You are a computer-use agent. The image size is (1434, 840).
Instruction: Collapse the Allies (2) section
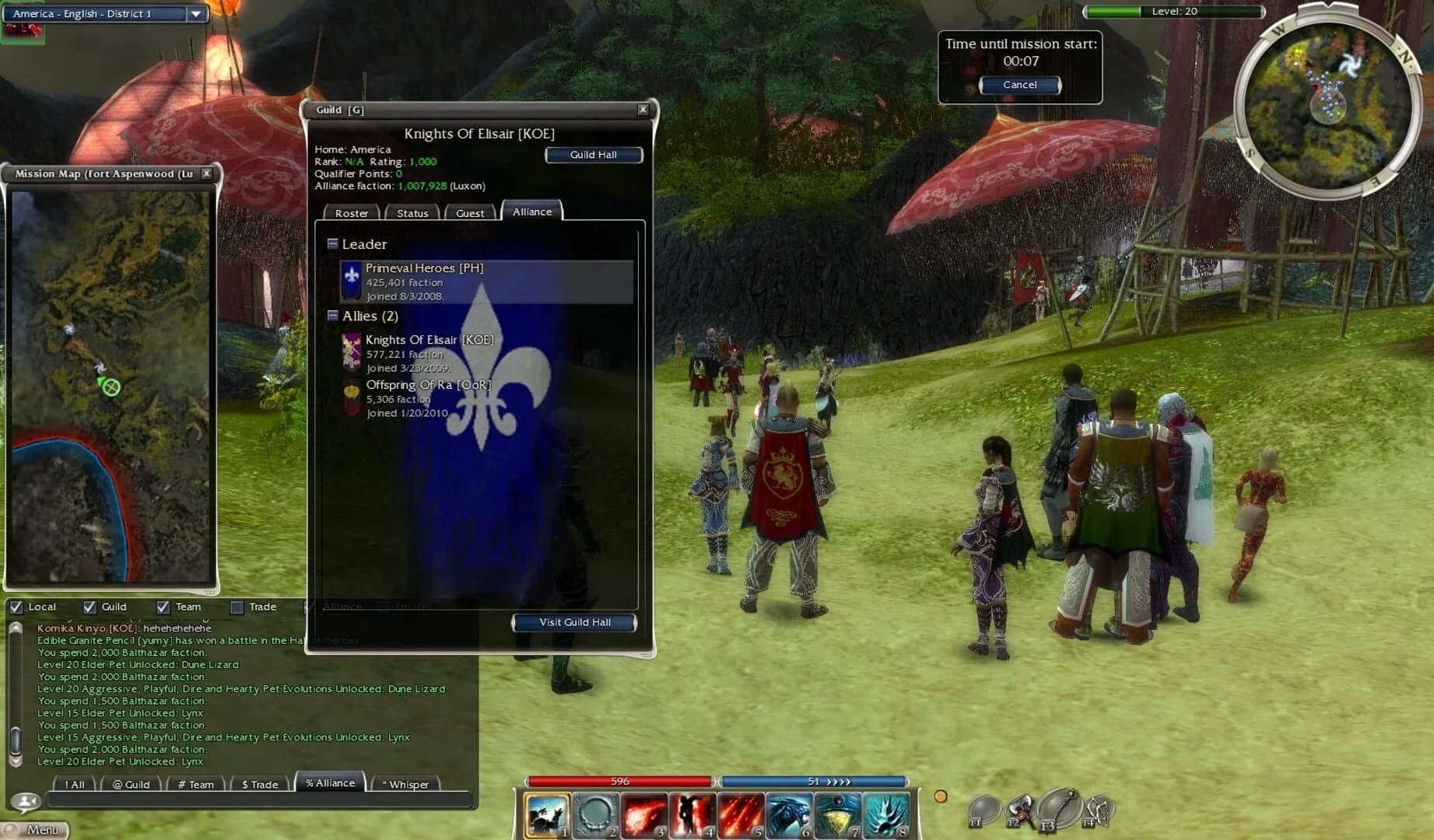pos(333,316)
